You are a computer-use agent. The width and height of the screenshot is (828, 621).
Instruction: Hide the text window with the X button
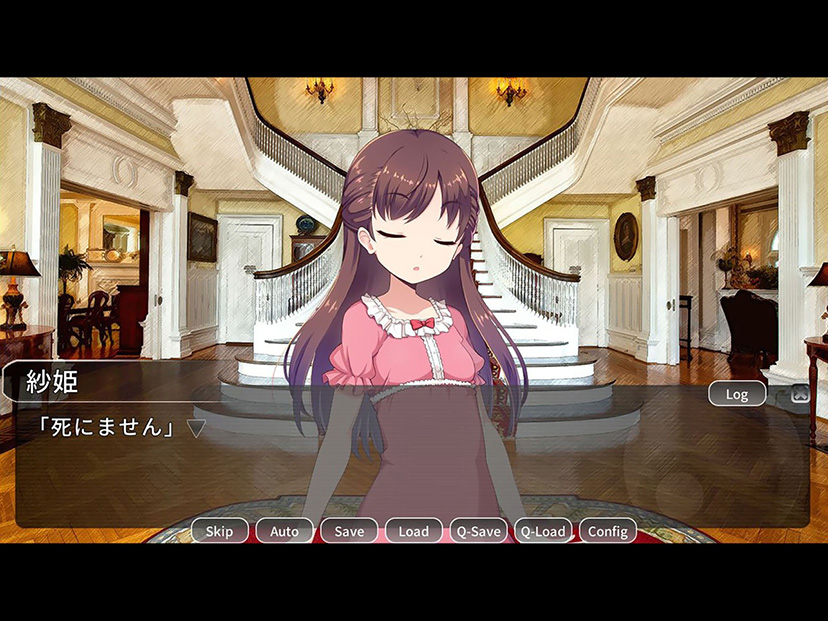pos(800,394)
